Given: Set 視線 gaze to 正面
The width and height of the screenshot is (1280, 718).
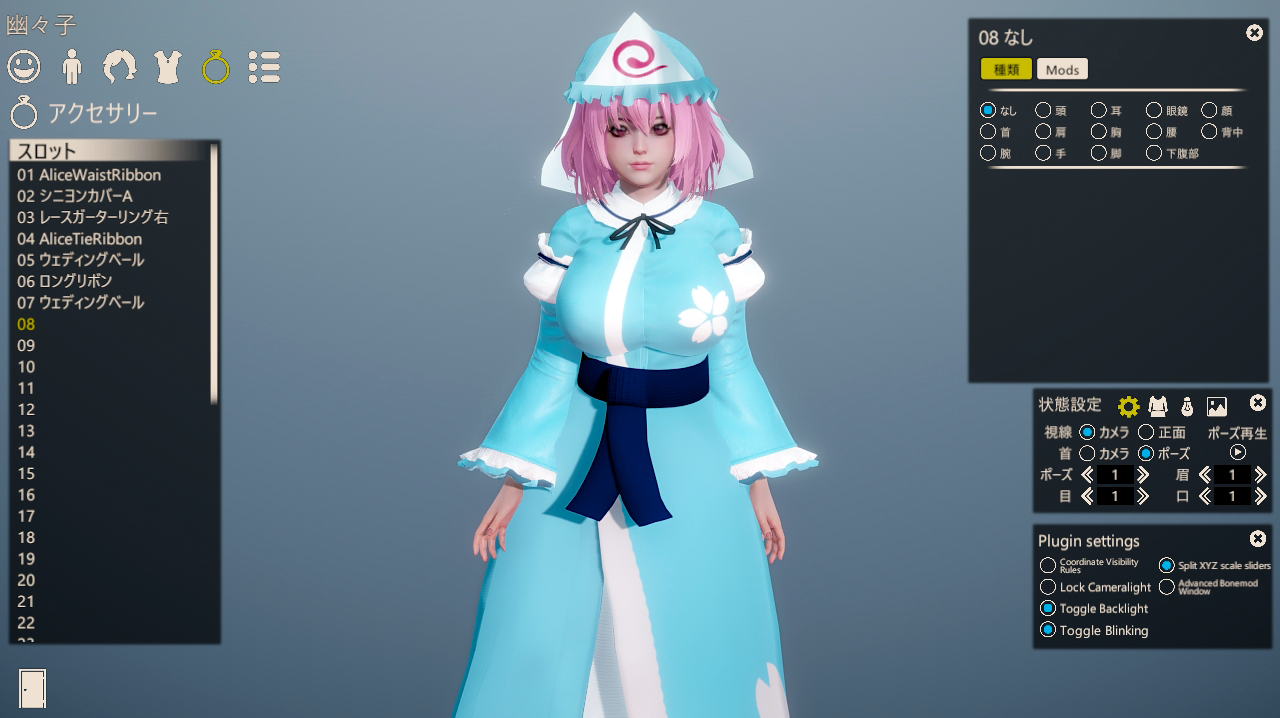Looking at the screenshot, I should pyautogui.click(x=1146, y=432).
